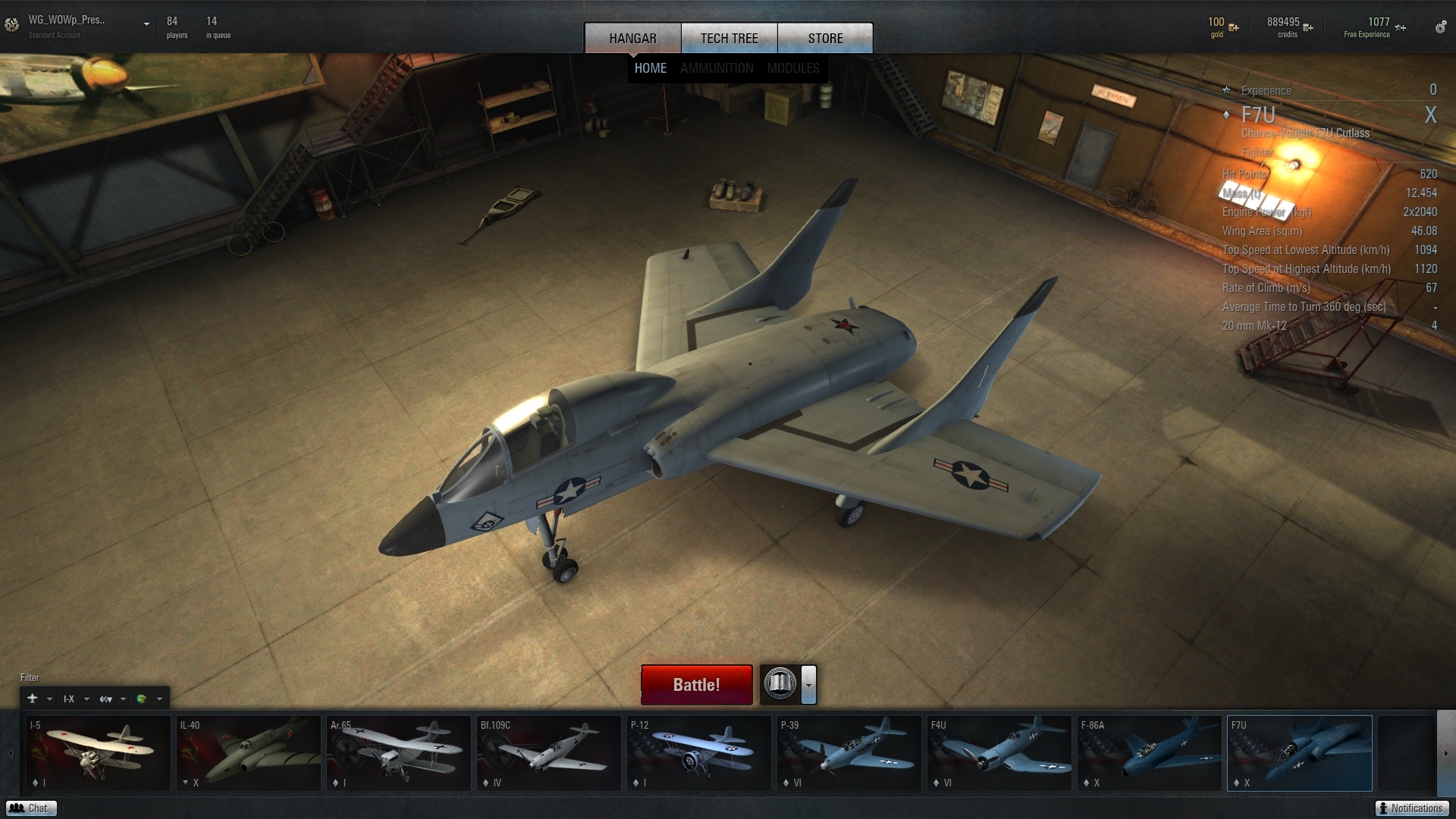Open the nation filter globe icon
Viewport: 1456px width, 819px height.
pyautogui.click(x=143, y=698)
